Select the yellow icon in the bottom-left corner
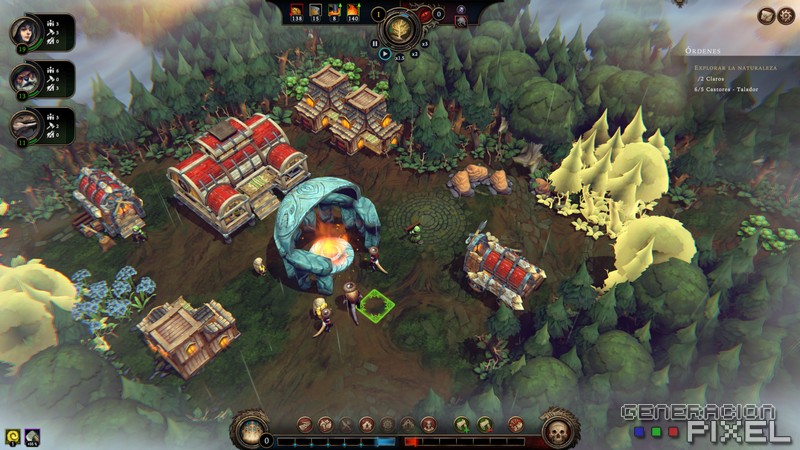This screenshot has height=450, width=800. click(x=11, y=435)
